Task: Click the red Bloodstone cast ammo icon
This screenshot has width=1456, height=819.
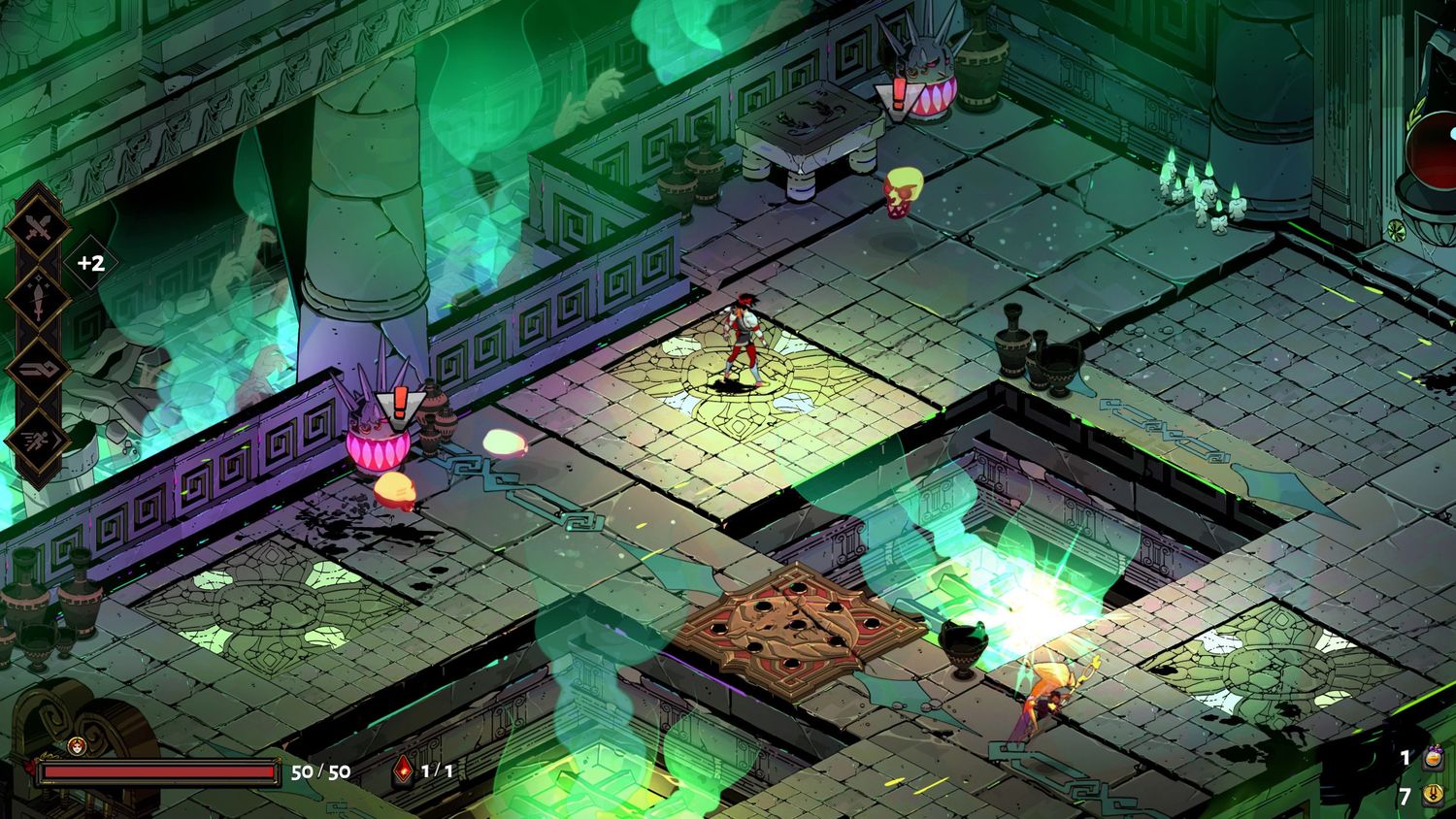Action: pyautogui.click(x=403, y=771)
